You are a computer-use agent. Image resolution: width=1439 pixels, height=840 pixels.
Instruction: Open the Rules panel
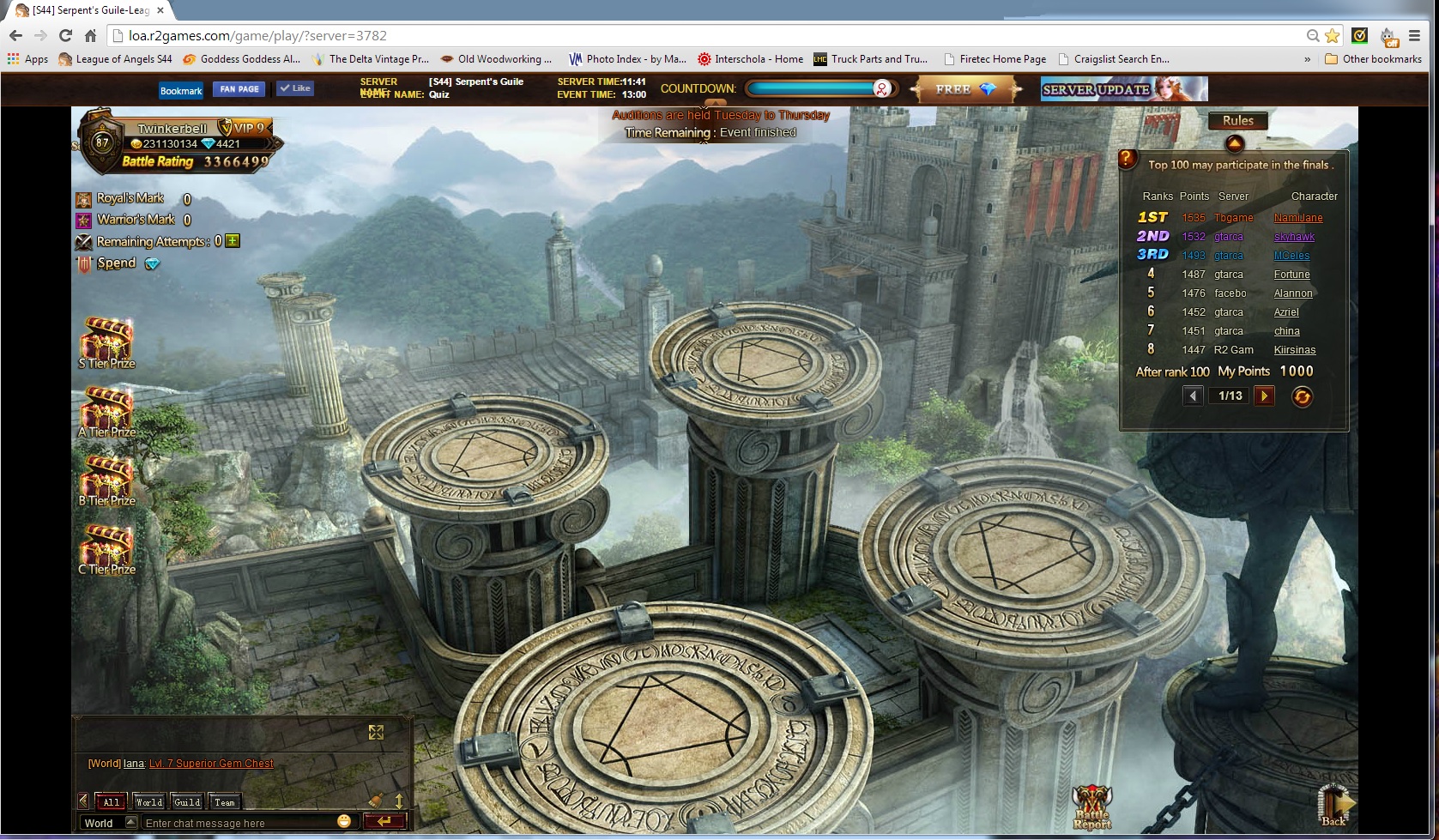(1237, 121)
